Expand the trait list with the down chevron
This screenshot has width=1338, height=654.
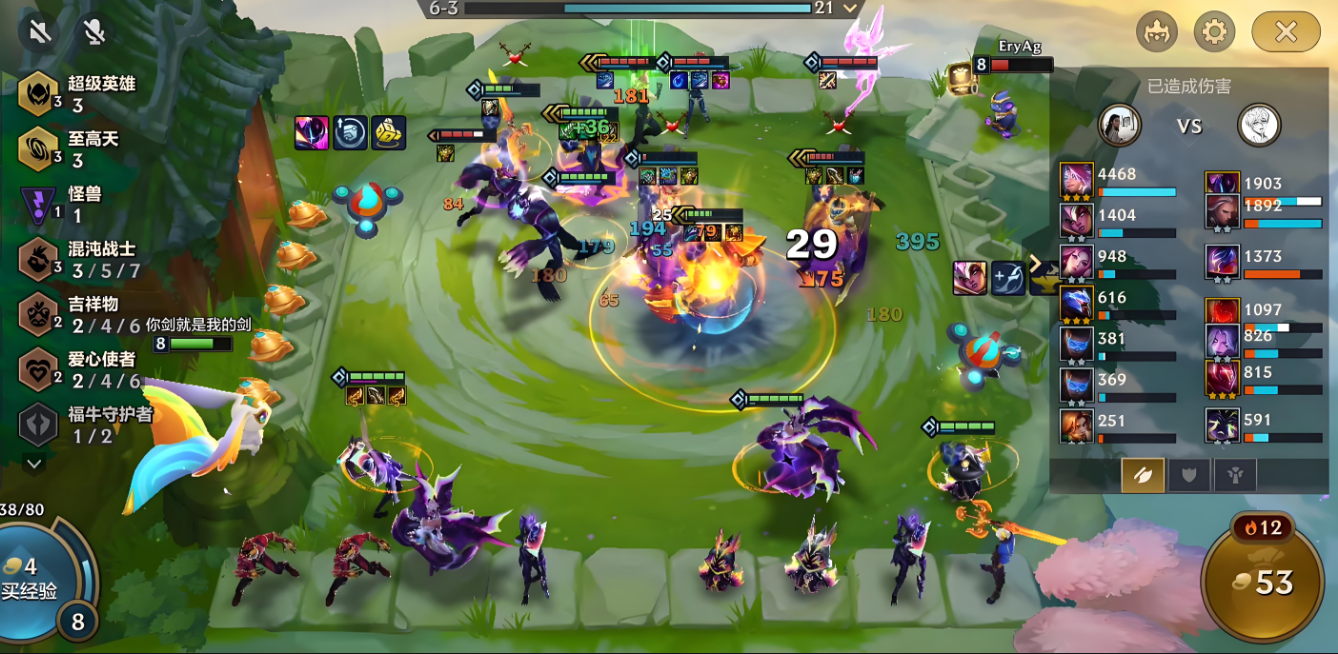pyautogui.click(x=34, y=463)
